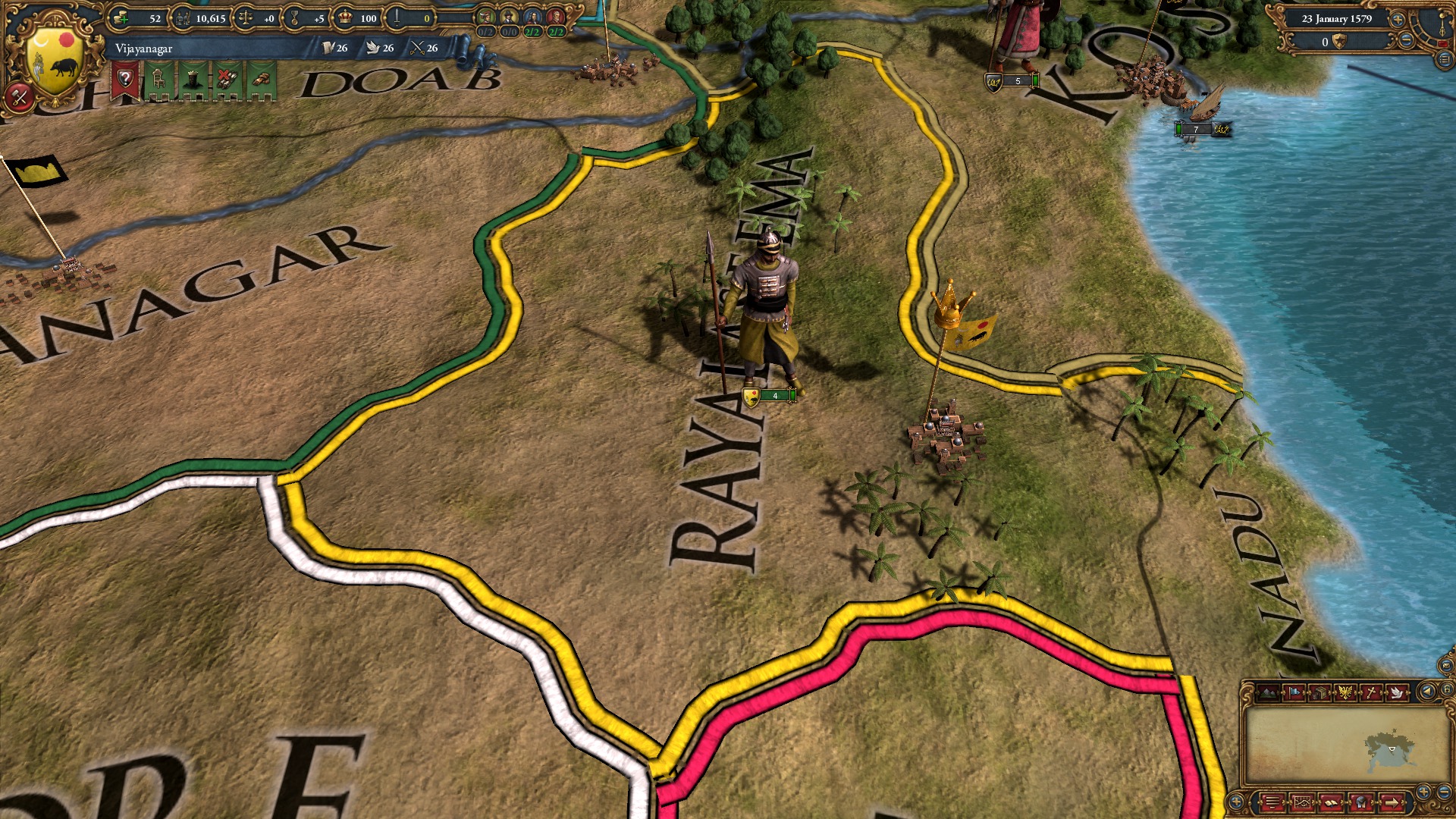Viewport: 1456px width, 819px height.
Task: Expand the mission banner with the question mark
Action: [x=127, y=77]
